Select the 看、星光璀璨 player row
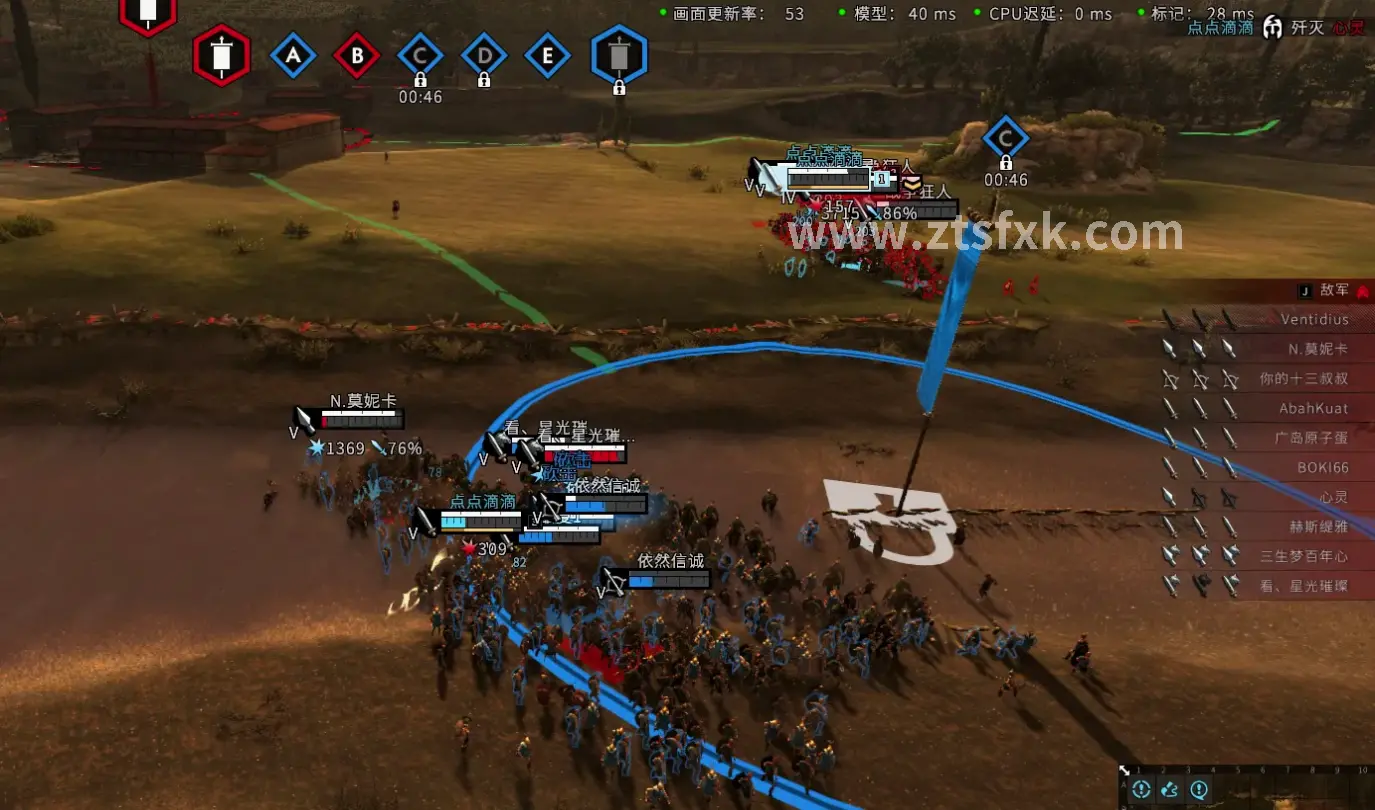This screenshot has width=1375, height=810. [x=1303, y=585]
